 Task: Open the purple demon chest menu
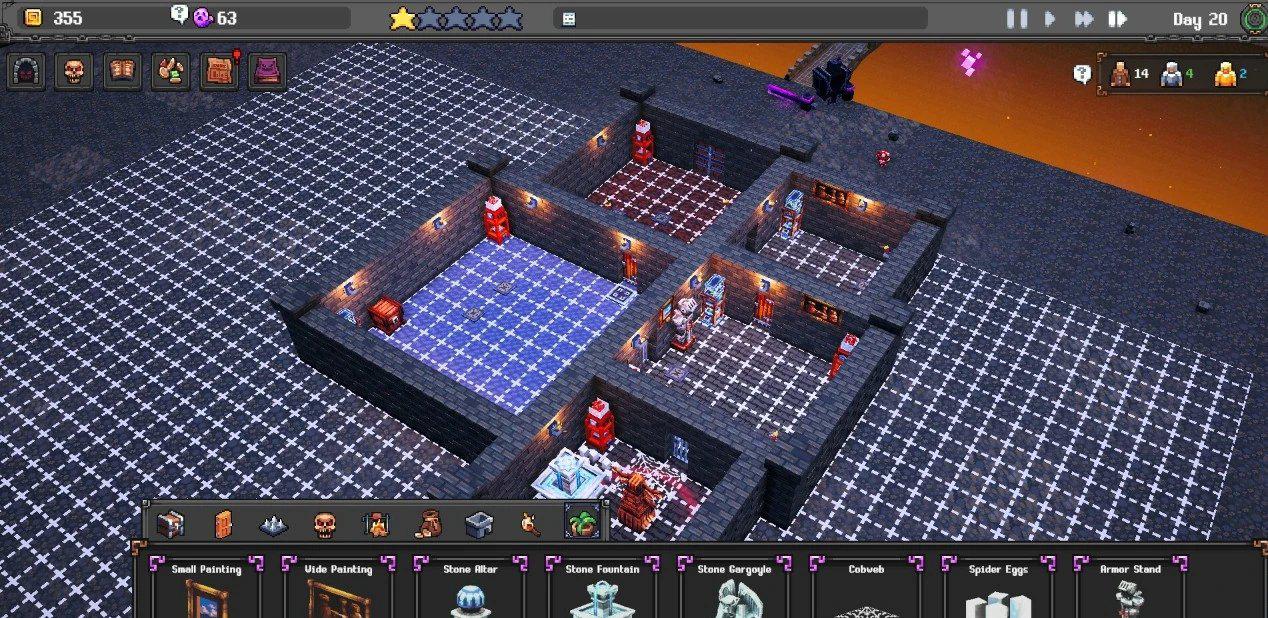pyautogui.click(x=267, y=71)
